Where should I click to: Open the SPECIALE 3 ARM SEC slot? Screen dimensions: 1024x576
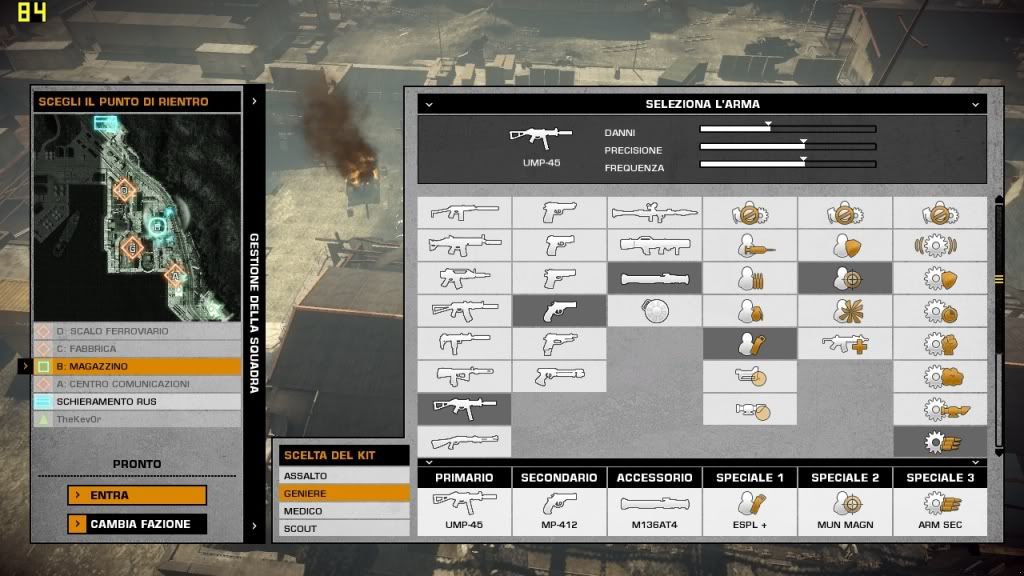940,508
